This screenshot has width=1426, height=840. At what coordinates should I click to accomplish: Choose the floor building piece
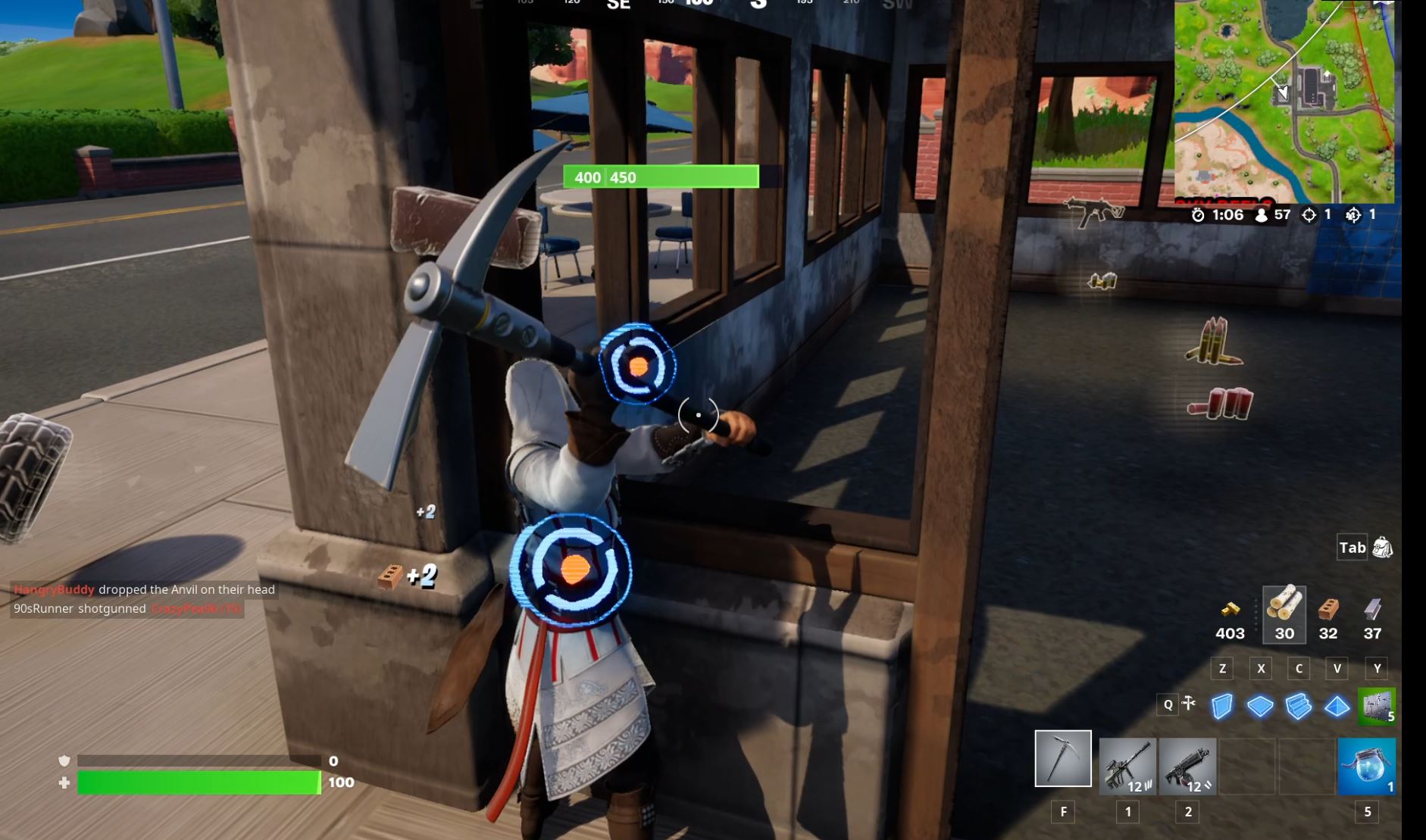[x=1260, y=706]
